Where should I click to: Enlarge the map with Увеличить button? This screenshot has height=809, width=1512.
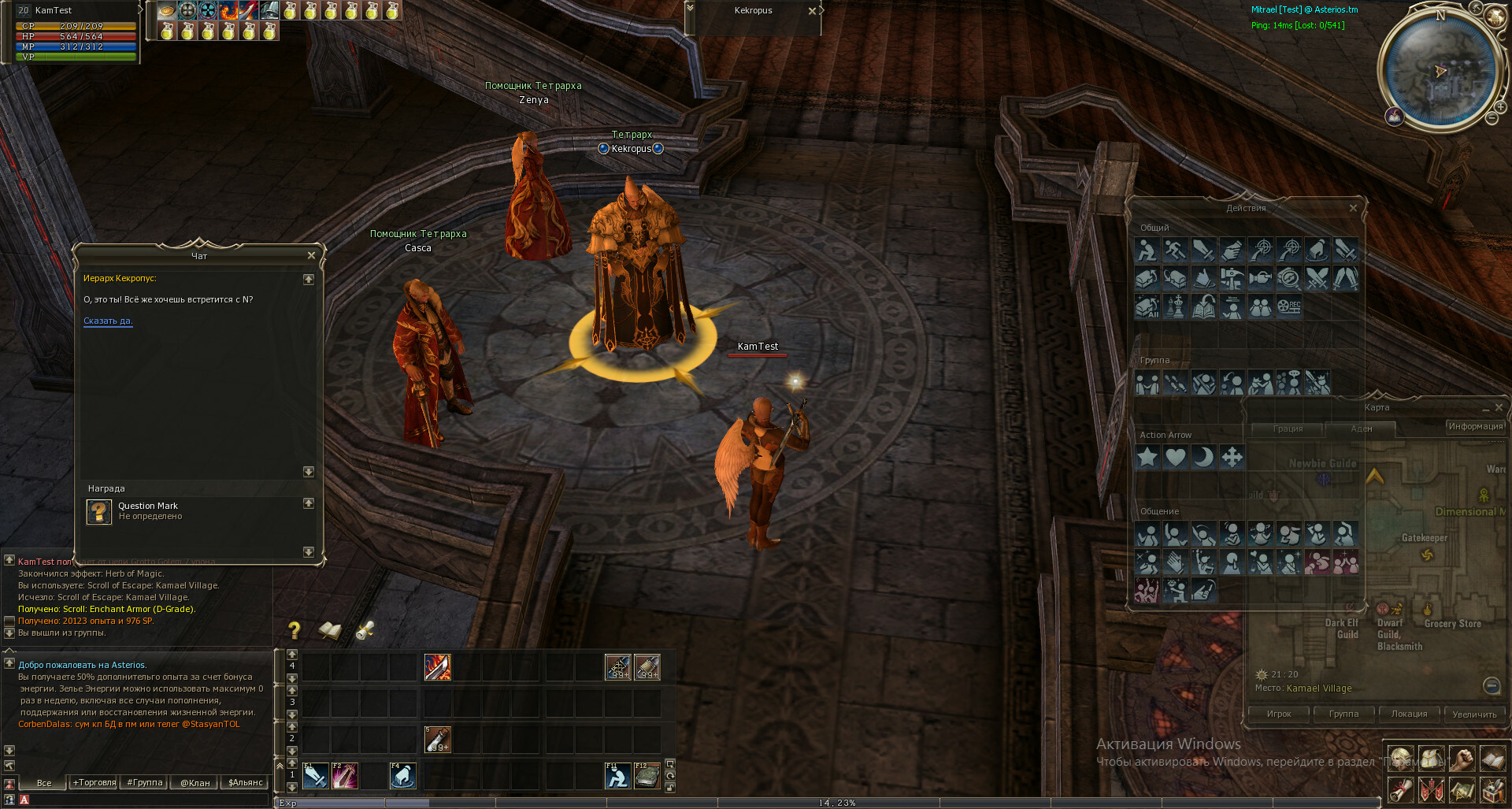1474,714
